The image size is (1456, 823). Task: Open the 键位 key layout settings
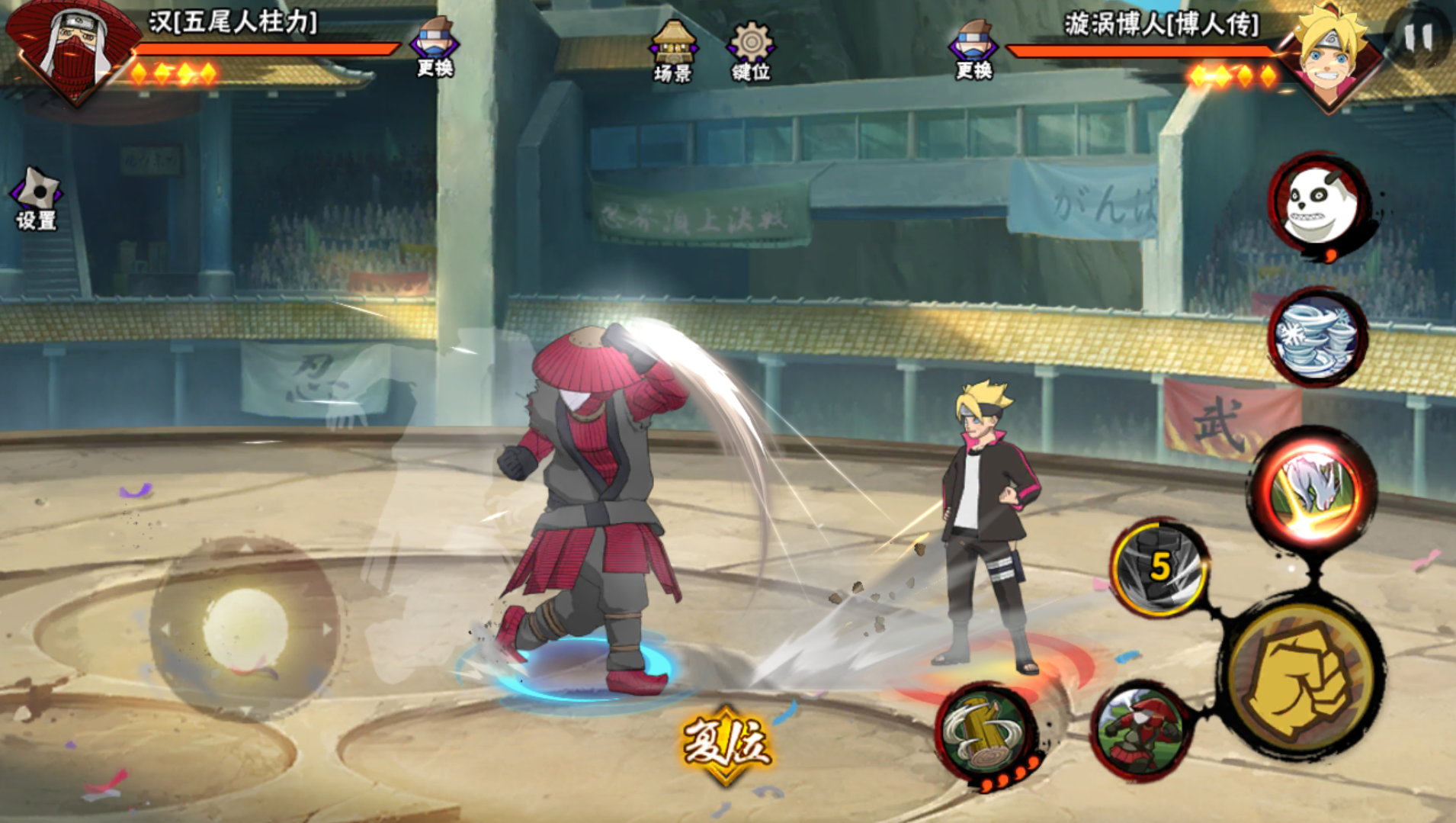pos(751,50)
